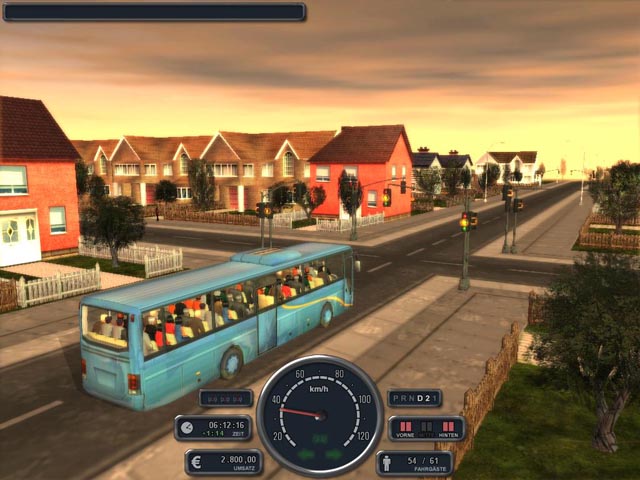Image resolution: width=640 pixels, height=480 pixels.
Task: Toggle the HINTEN rear door indicator
Action: click(x=449, y=425)
